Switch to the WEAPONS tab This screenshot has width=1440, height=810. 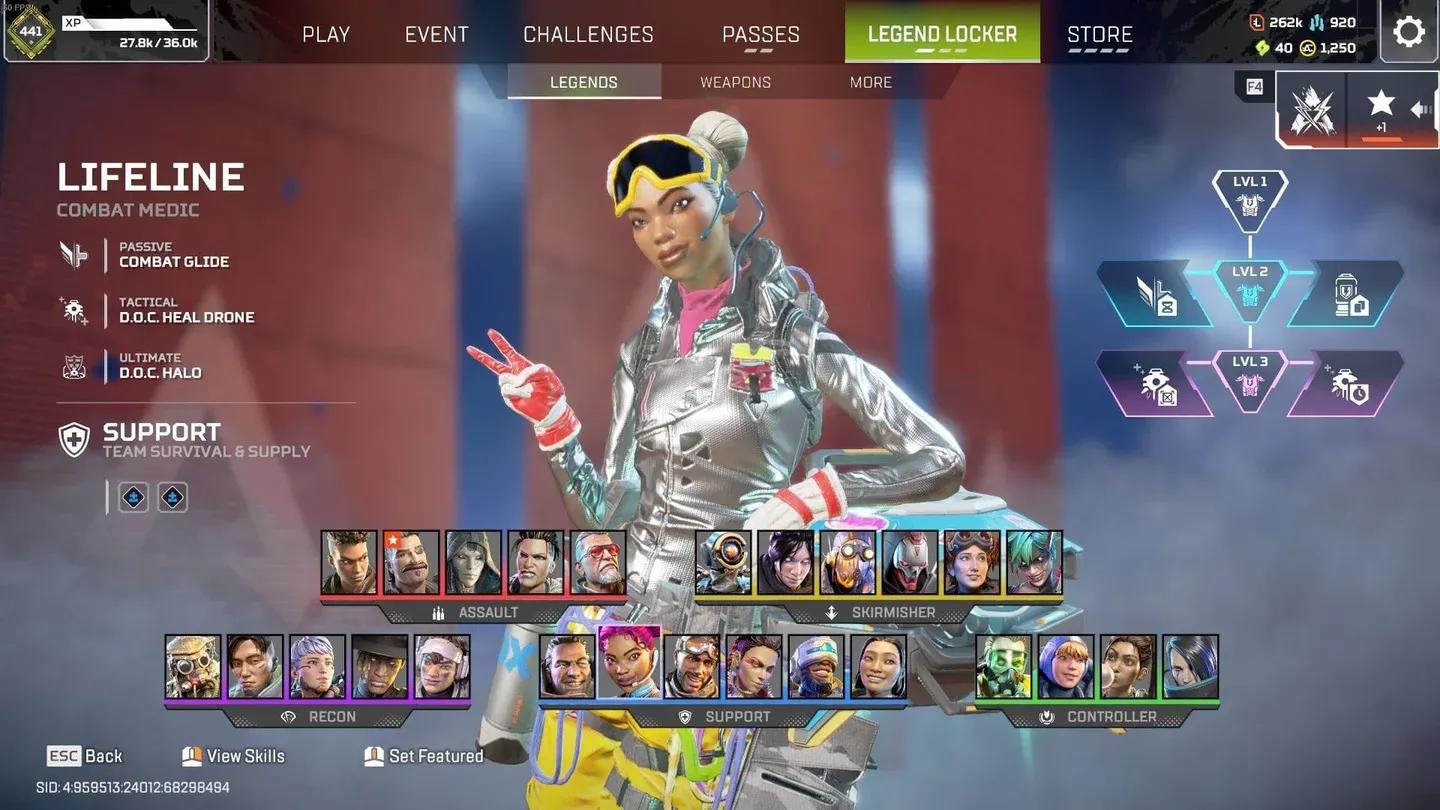click(x=734, y=82)
